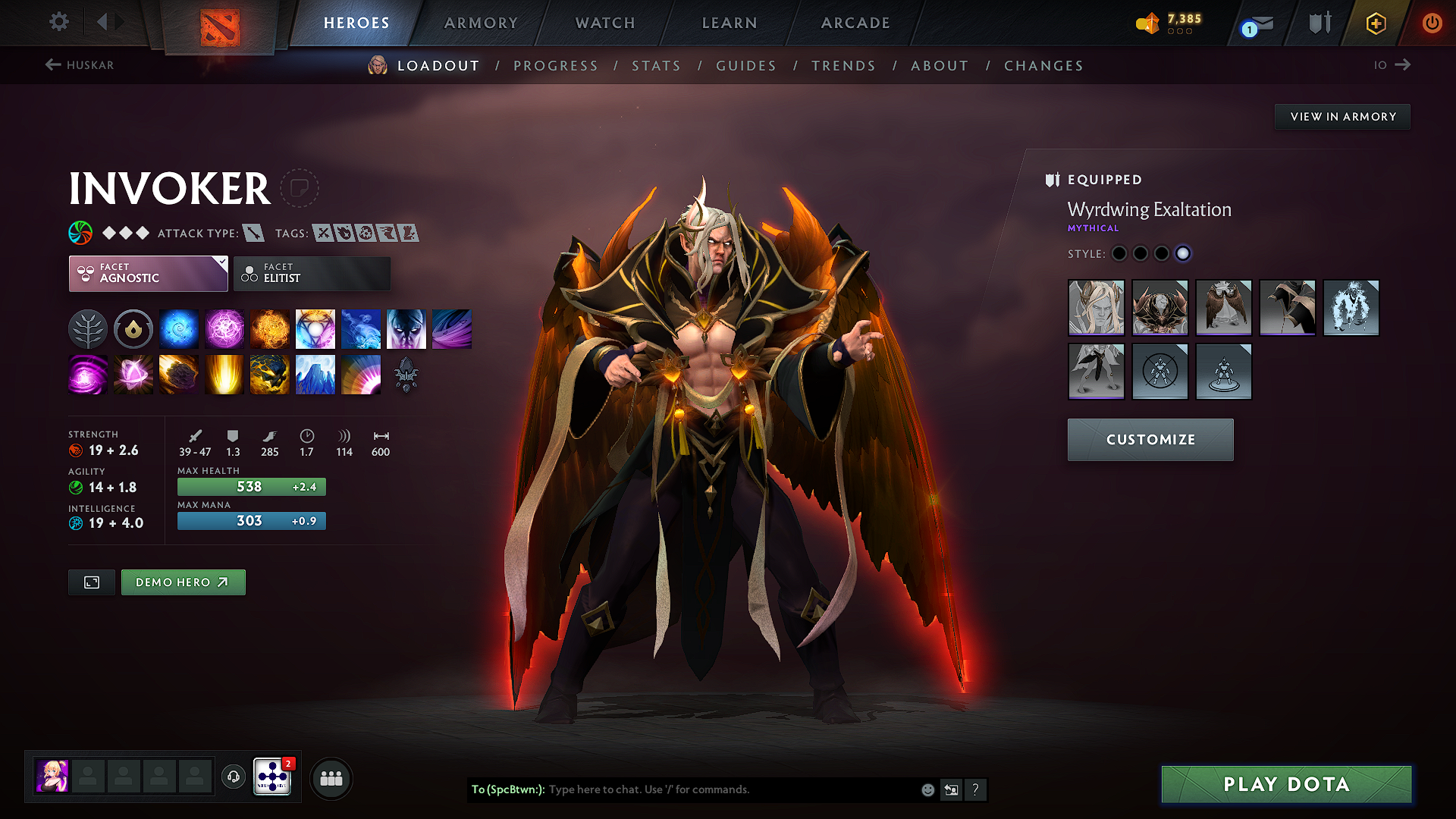Switch to the STATS tab
The width and height of the screenshot is (1456, 819).
point(657,66)
